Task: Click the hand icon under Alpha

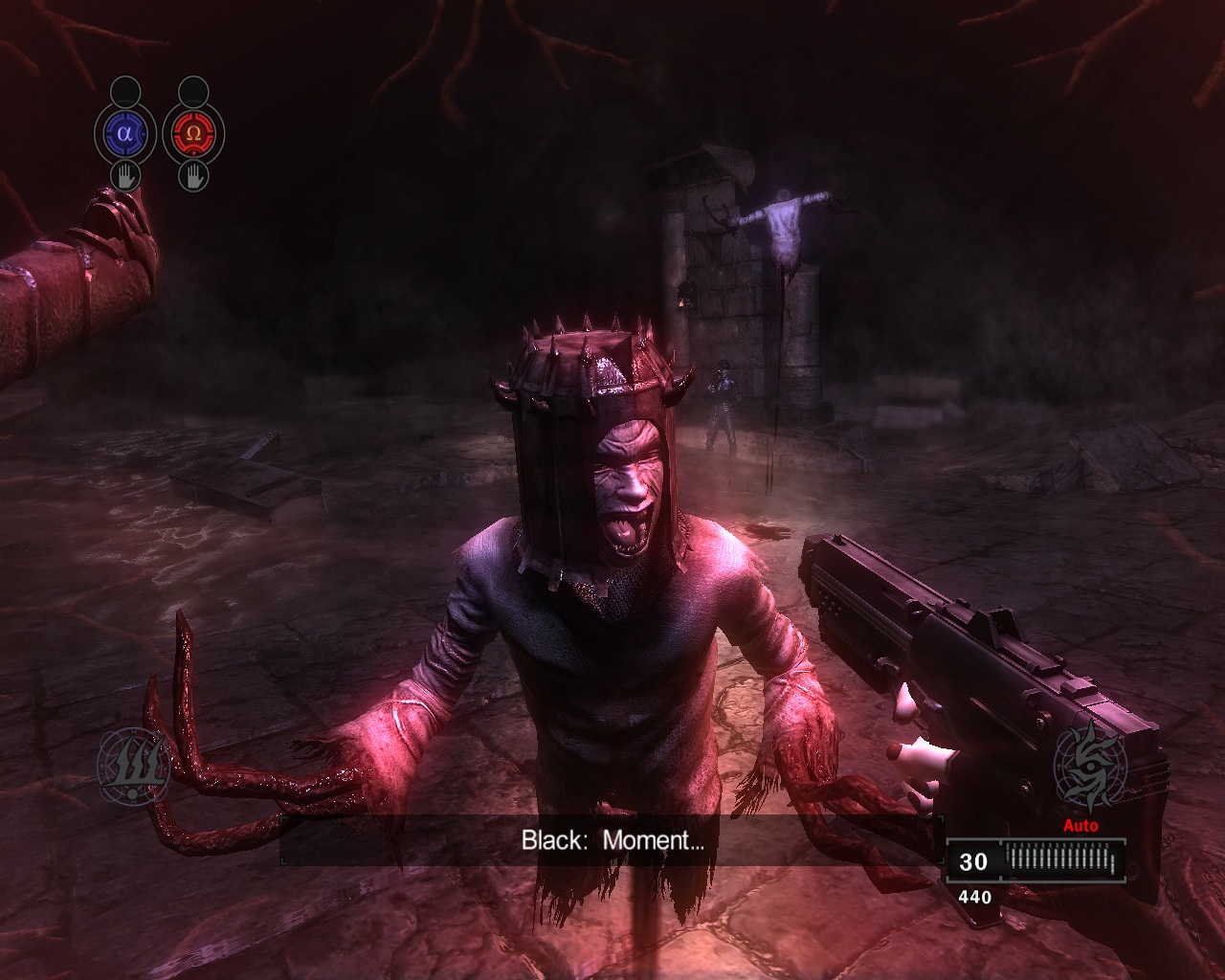Action: pos(124,176)
